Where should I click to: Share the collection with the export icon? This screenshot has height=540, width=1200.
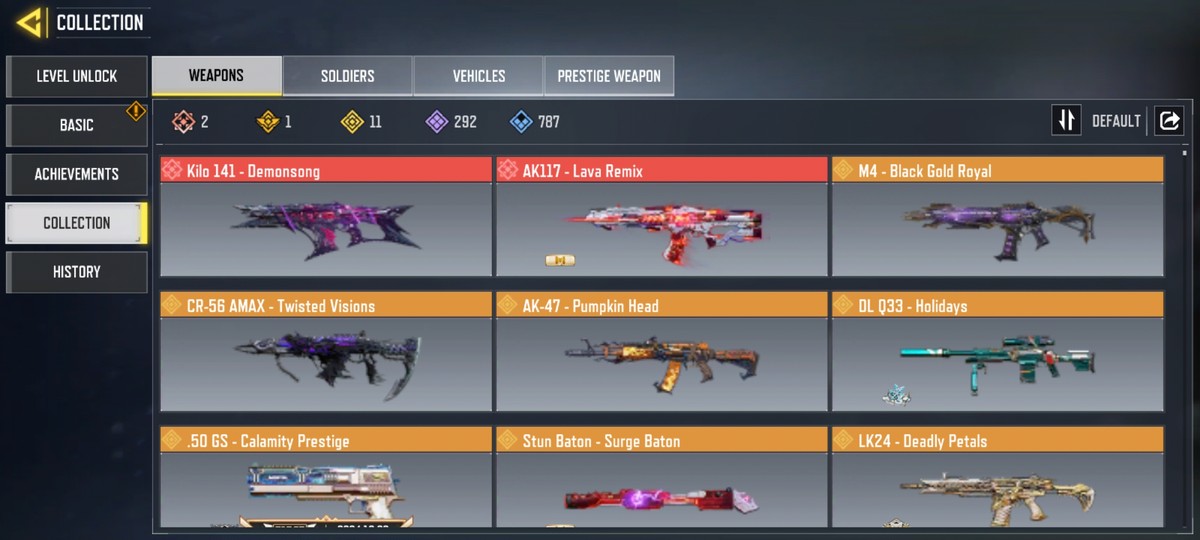pos(1168,121)
